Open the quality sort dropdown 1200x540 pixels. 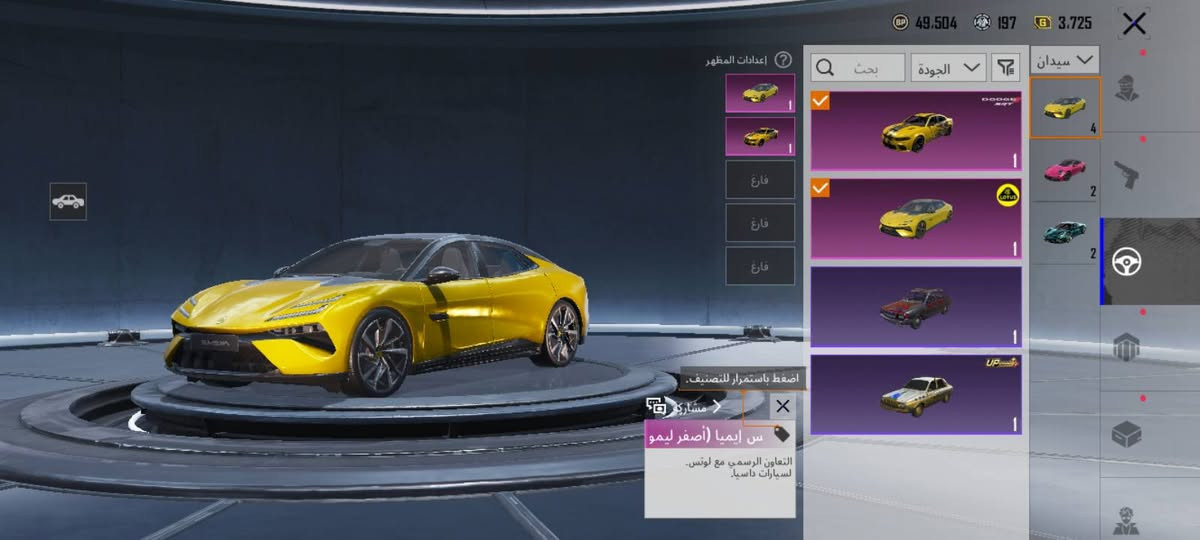tap(948, 68)
